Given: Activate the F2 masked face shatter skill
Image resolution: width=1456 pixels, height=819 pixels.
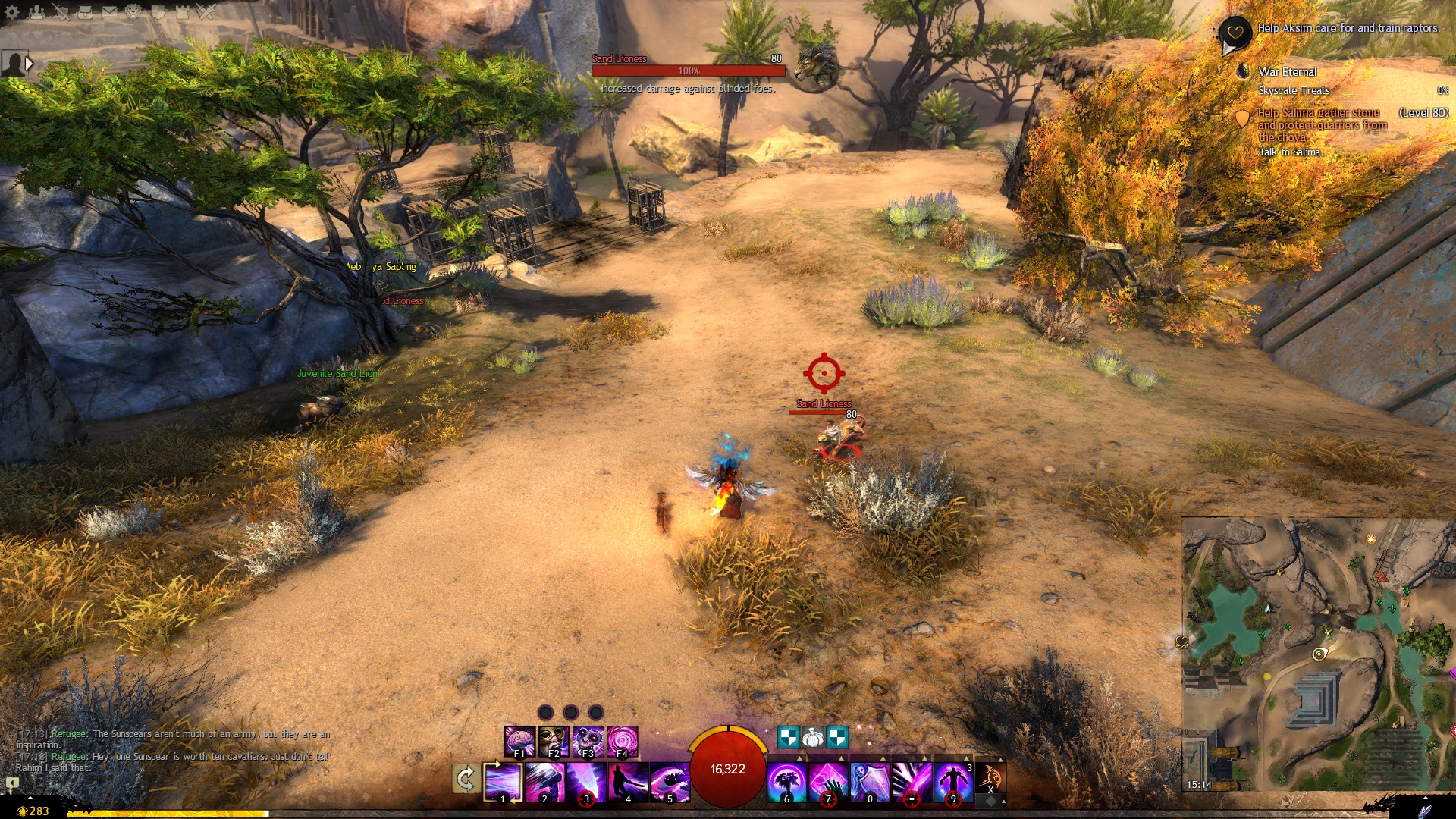Looking at the screenshot, I should (x=554, y=741).
